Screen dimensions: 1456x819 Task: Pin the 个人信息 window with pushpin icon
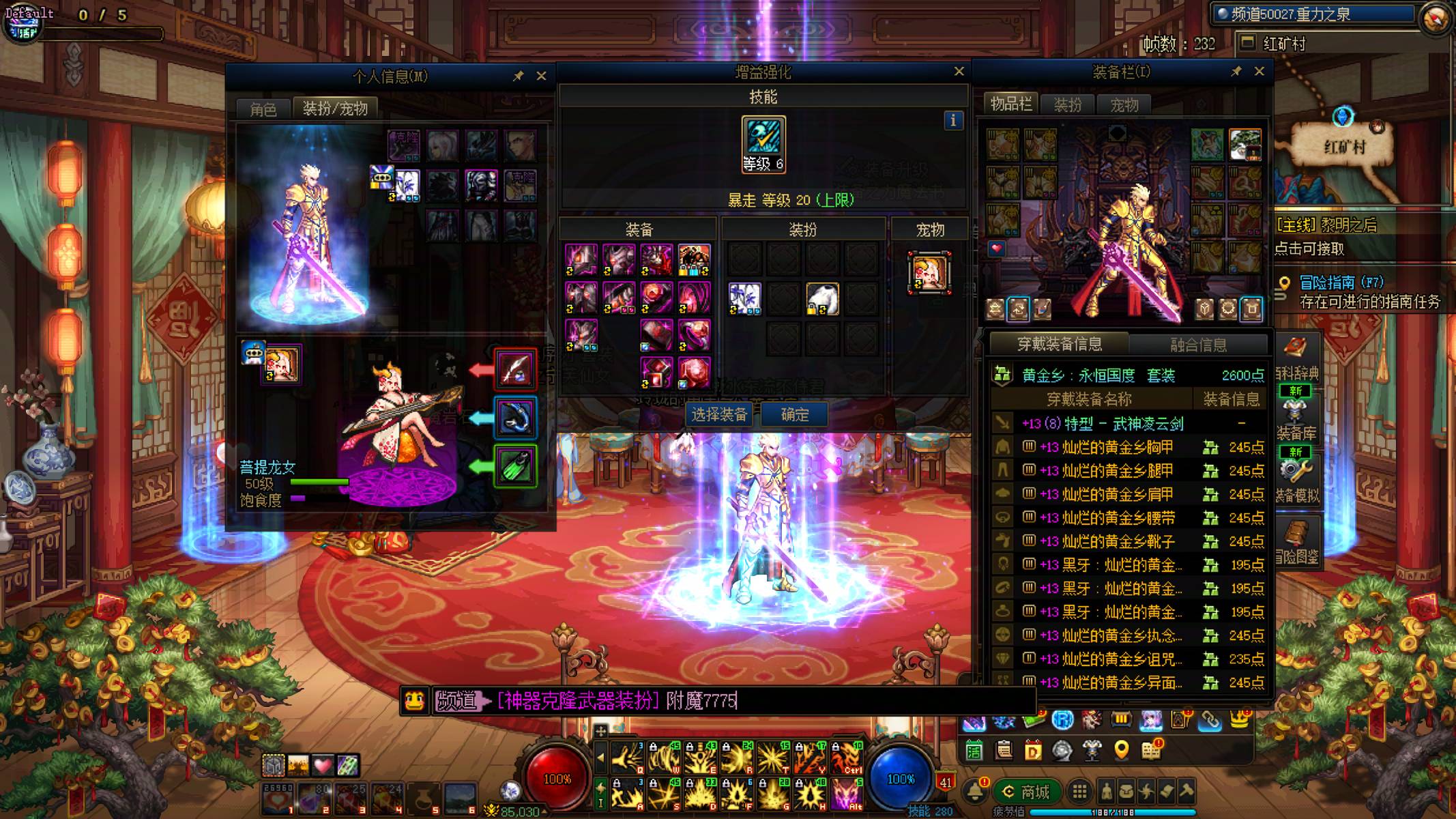(x=518, y=76)
